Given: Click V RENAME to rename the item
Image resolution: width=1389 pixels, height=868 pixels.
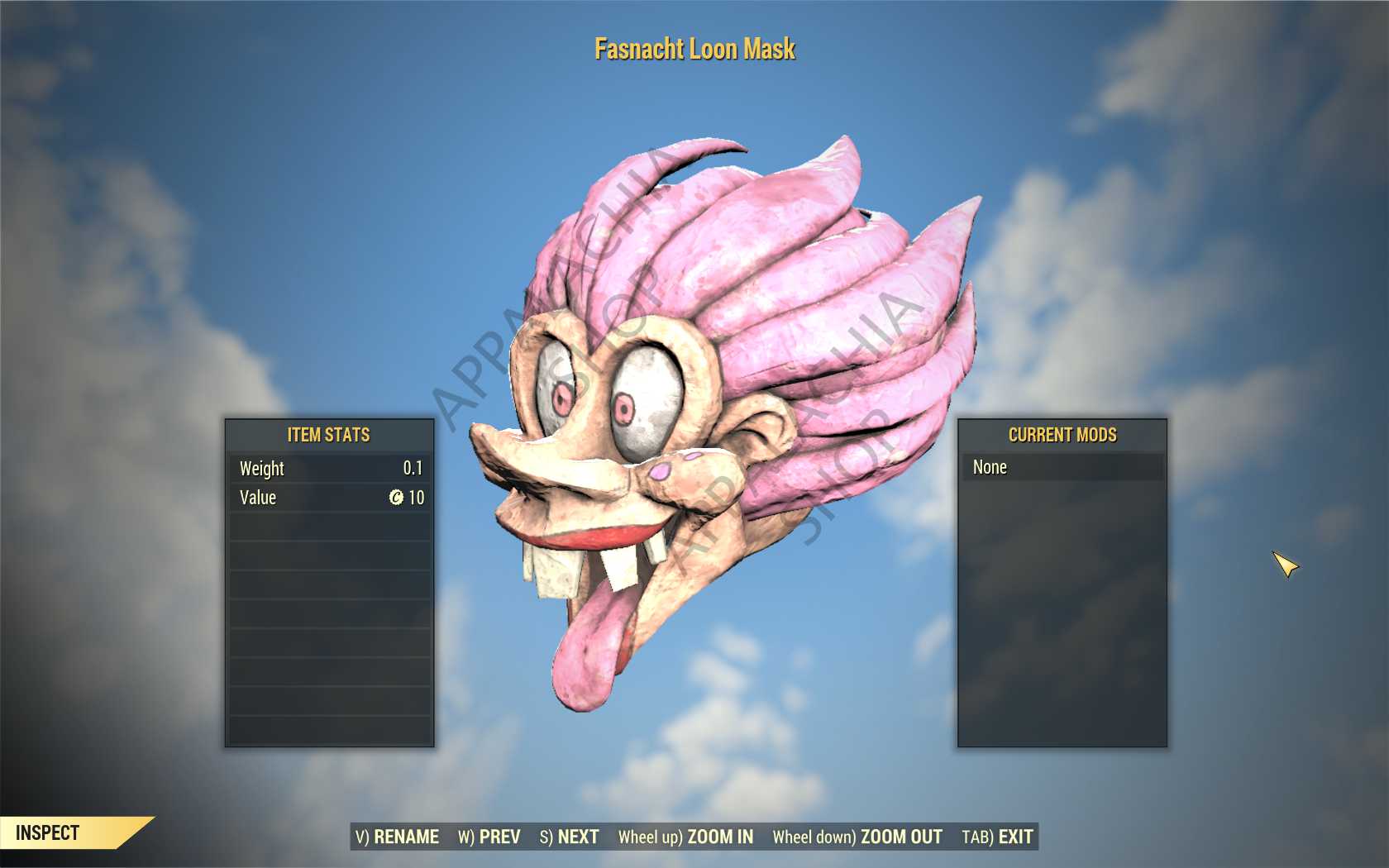Looking at the screenshot, I should point(398,837).
